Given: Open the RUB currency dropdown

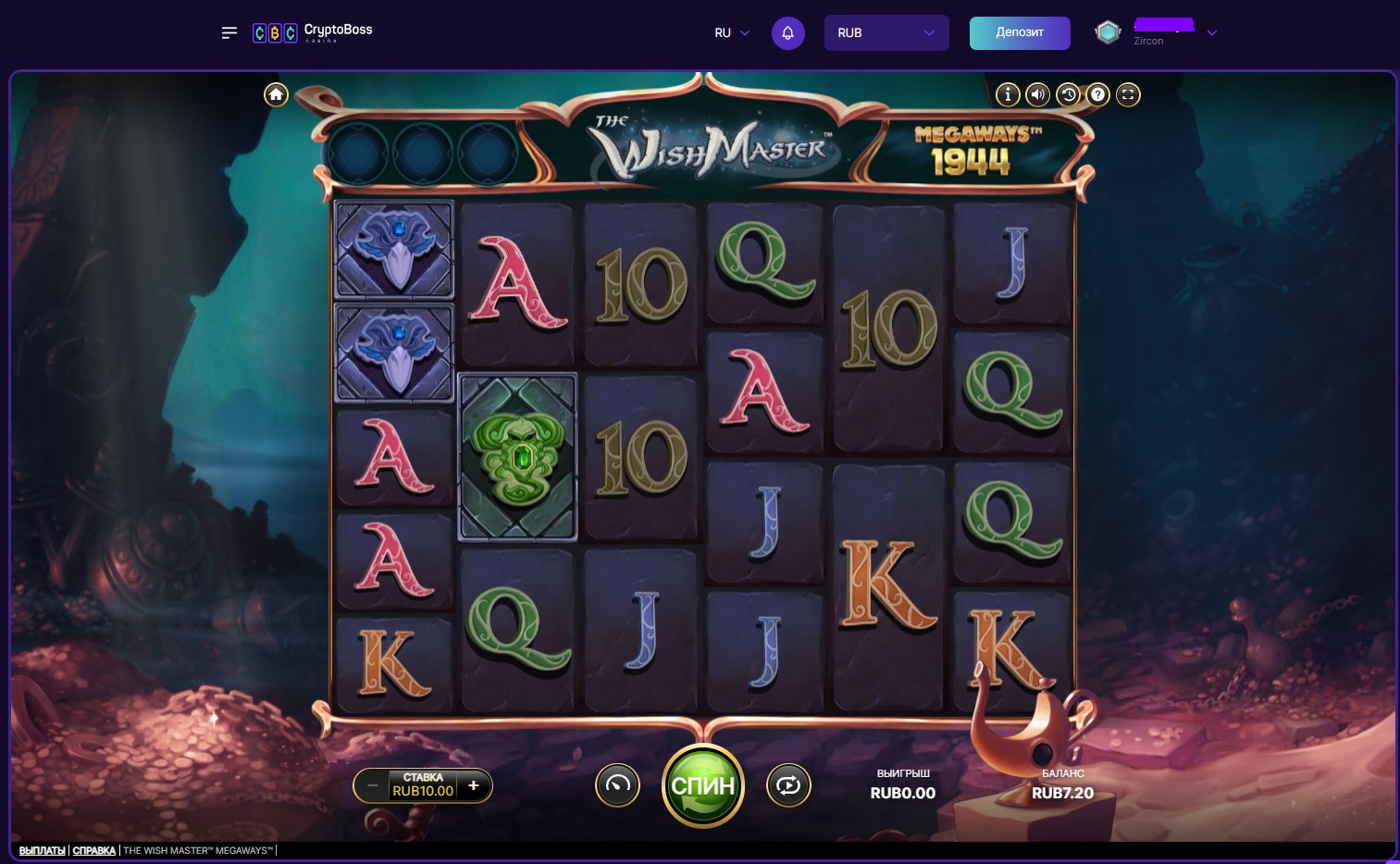Looking at the screenshot, I should click(x=886, y=32).
